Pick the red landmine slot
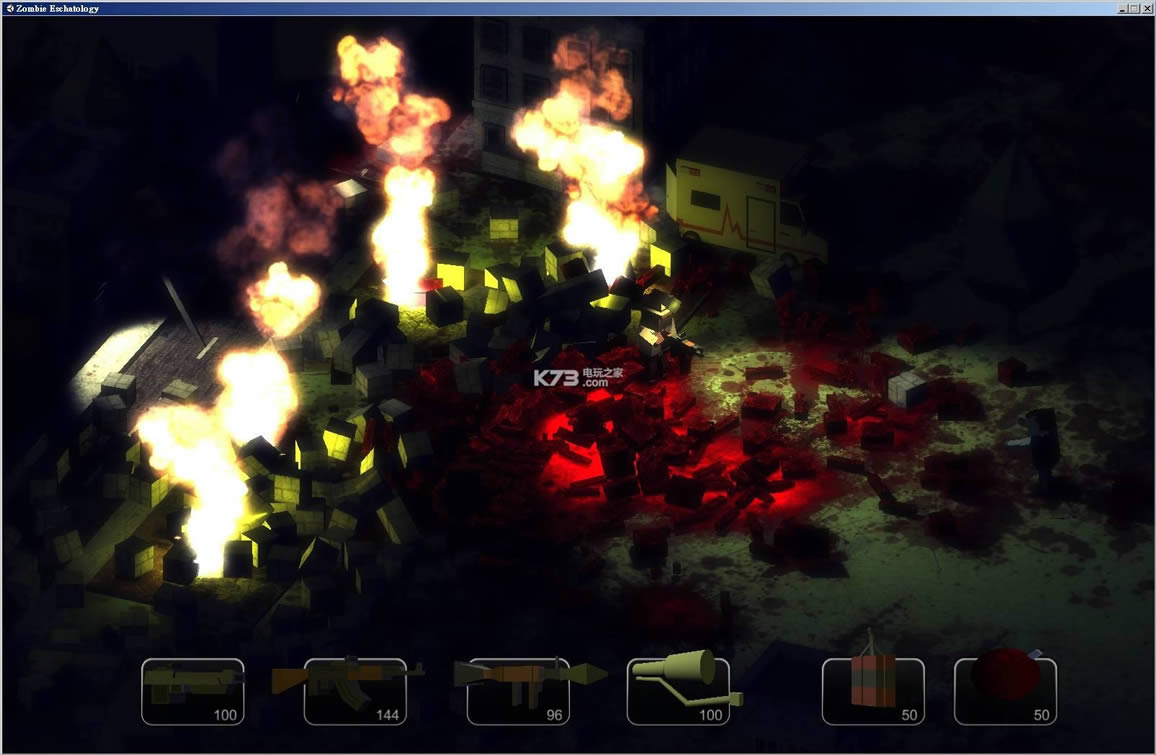This screenshot has height=755, width=1156. click(x=1005, y=690)
